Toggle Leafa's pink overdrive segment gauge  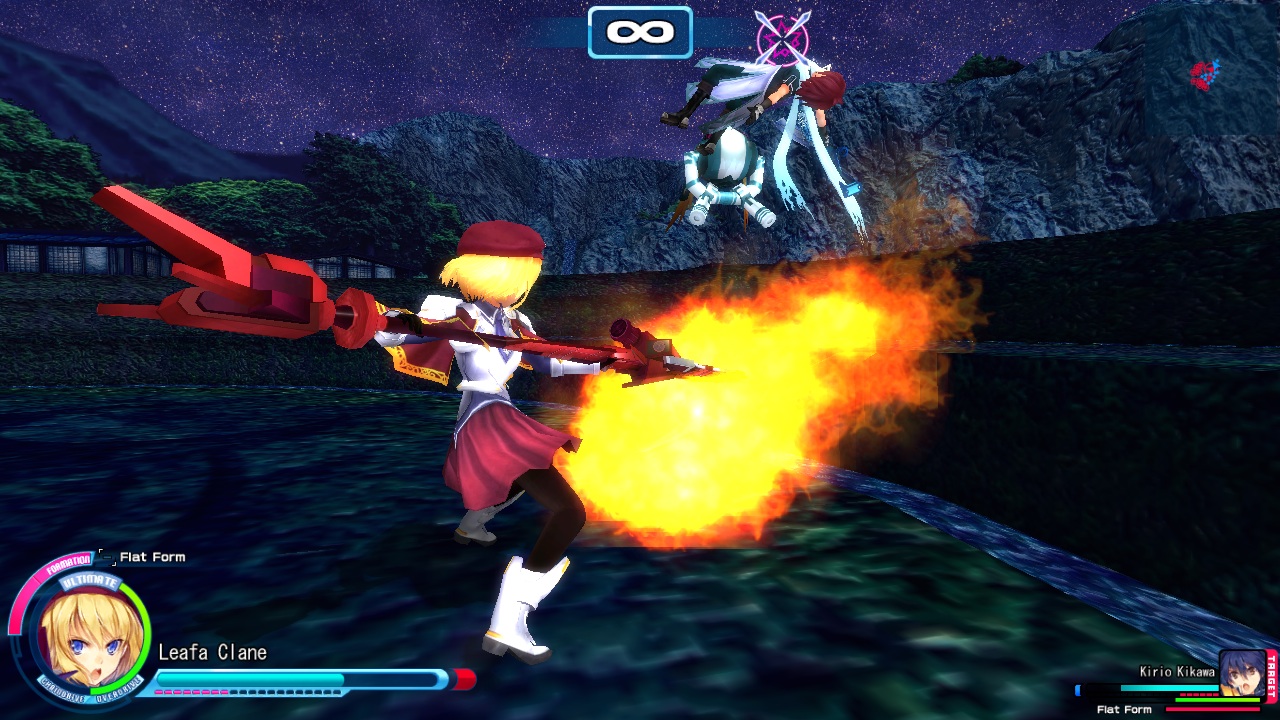191,692
